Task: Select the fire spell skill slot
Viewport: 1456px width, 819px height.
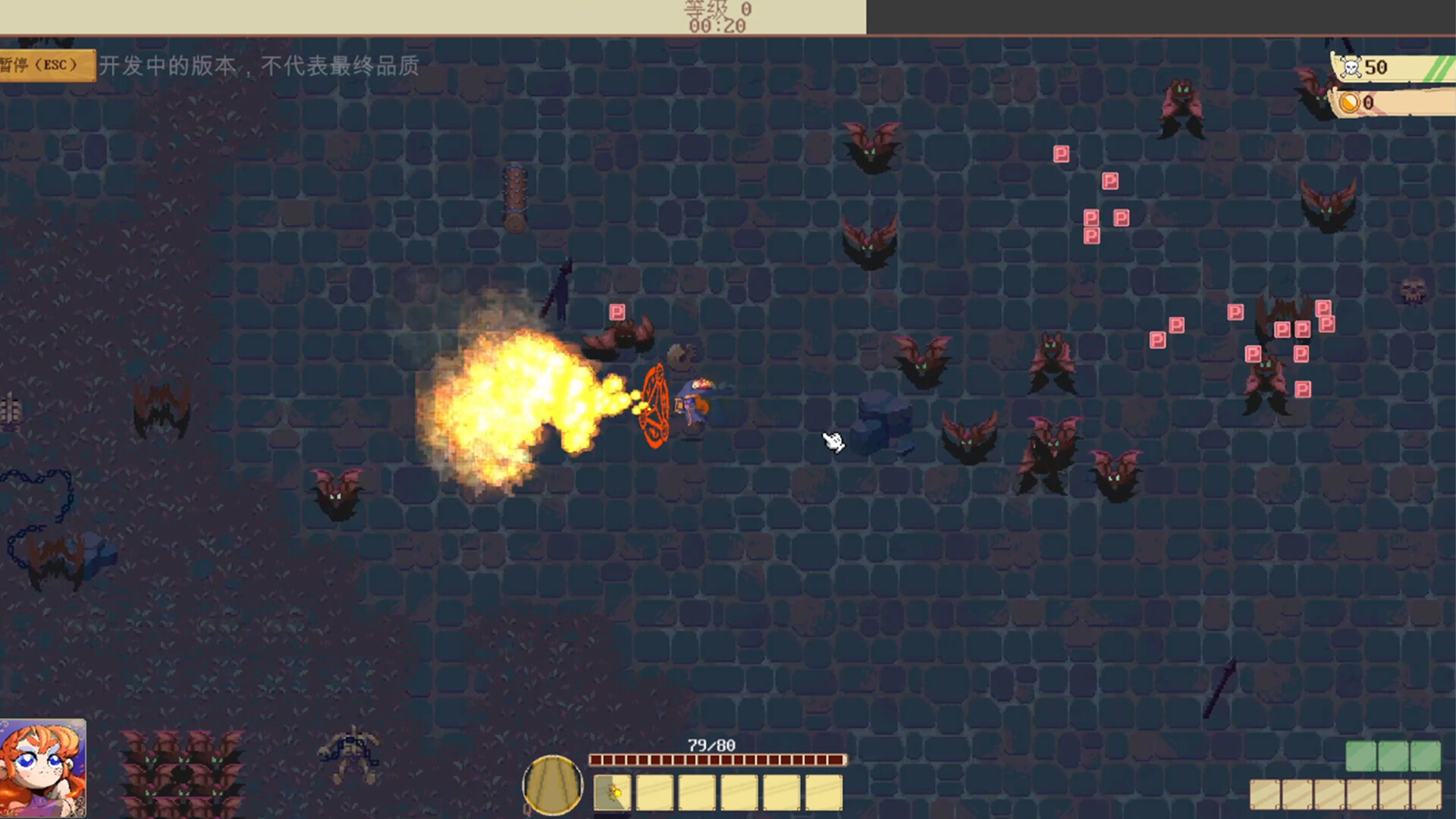Action: tap(612, 793)
